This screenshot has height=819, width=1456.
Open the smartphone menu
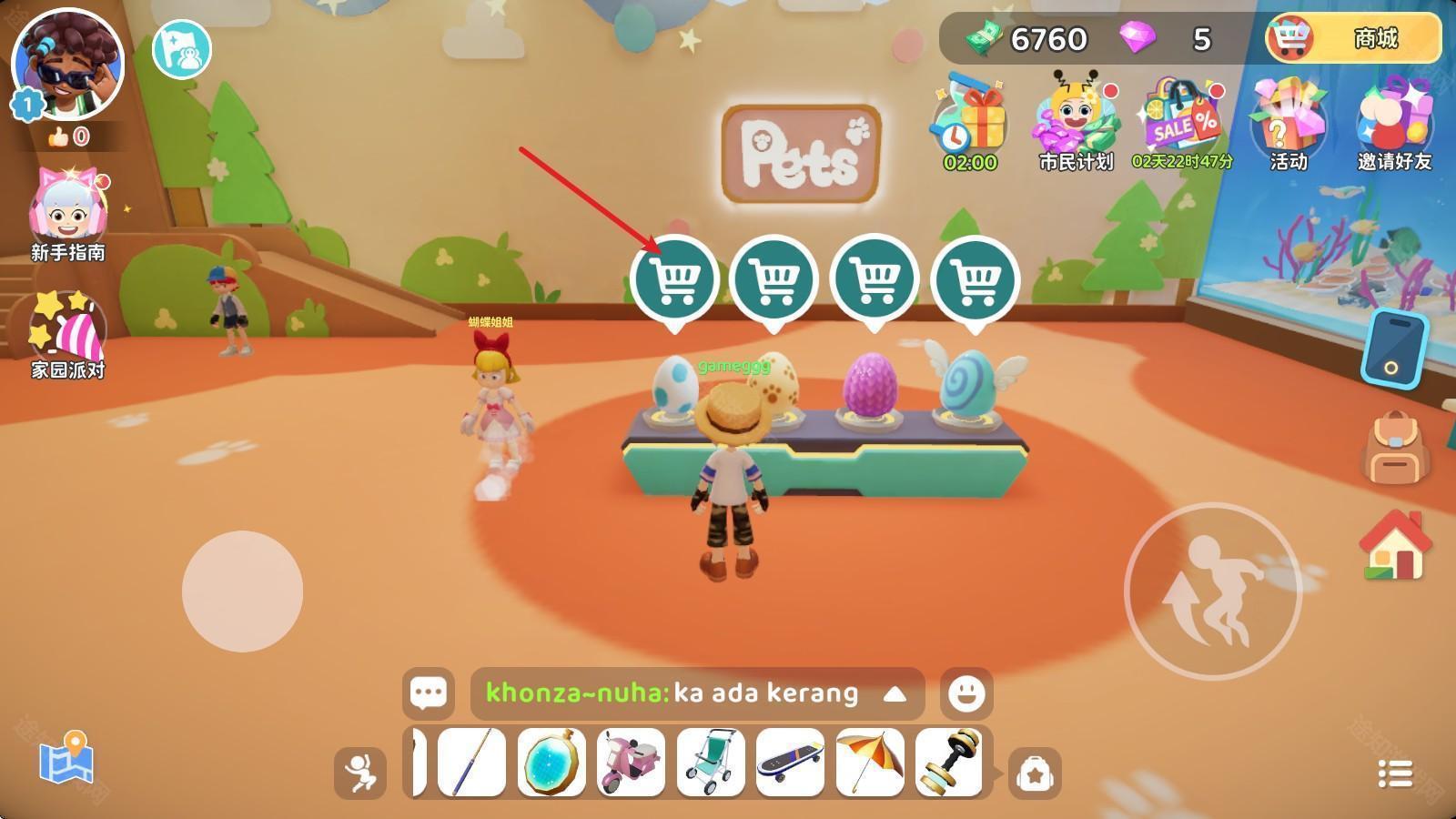1393,349
